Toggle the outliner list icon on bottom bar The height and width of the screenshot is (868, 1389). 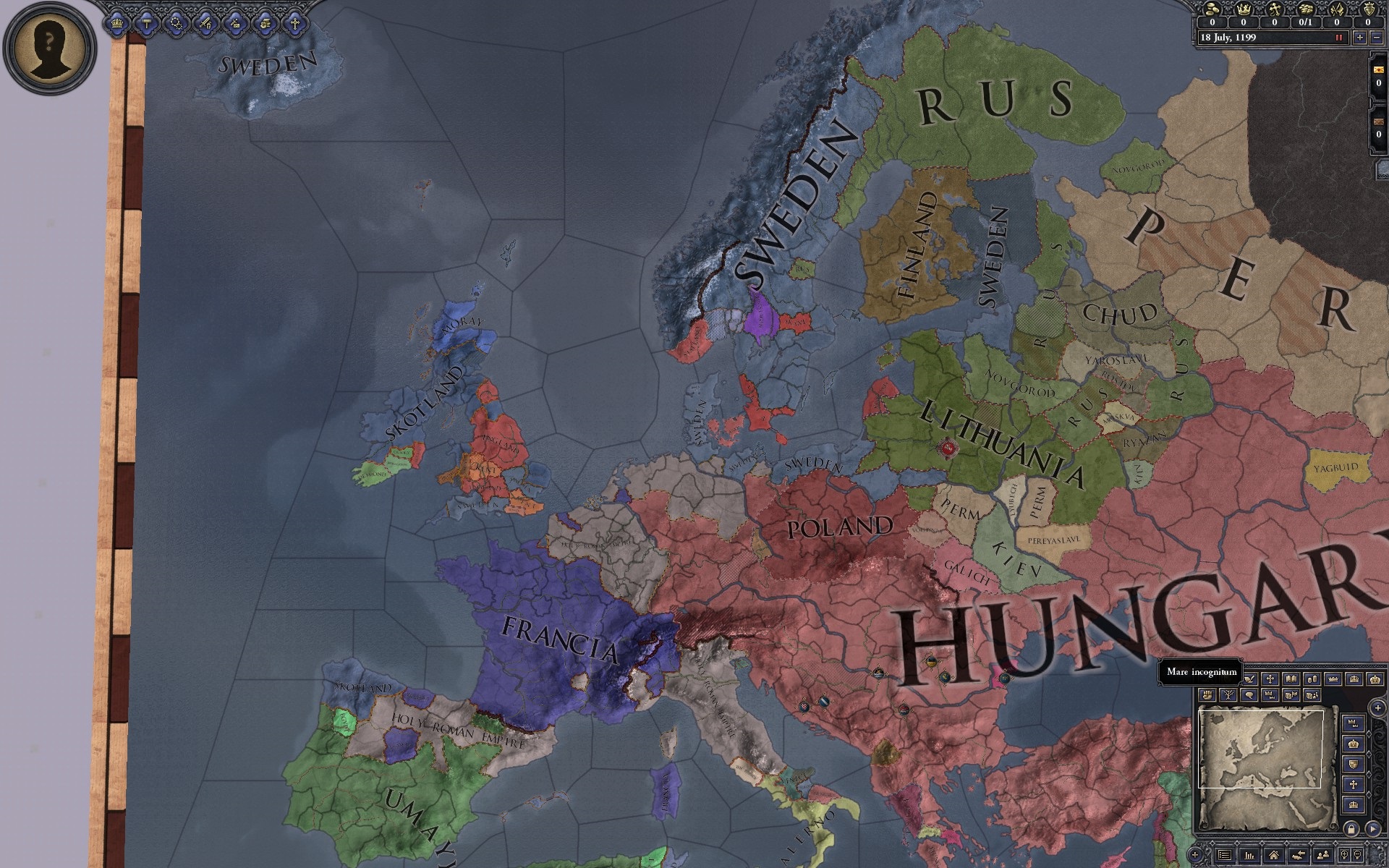[x=1225, y=856]
